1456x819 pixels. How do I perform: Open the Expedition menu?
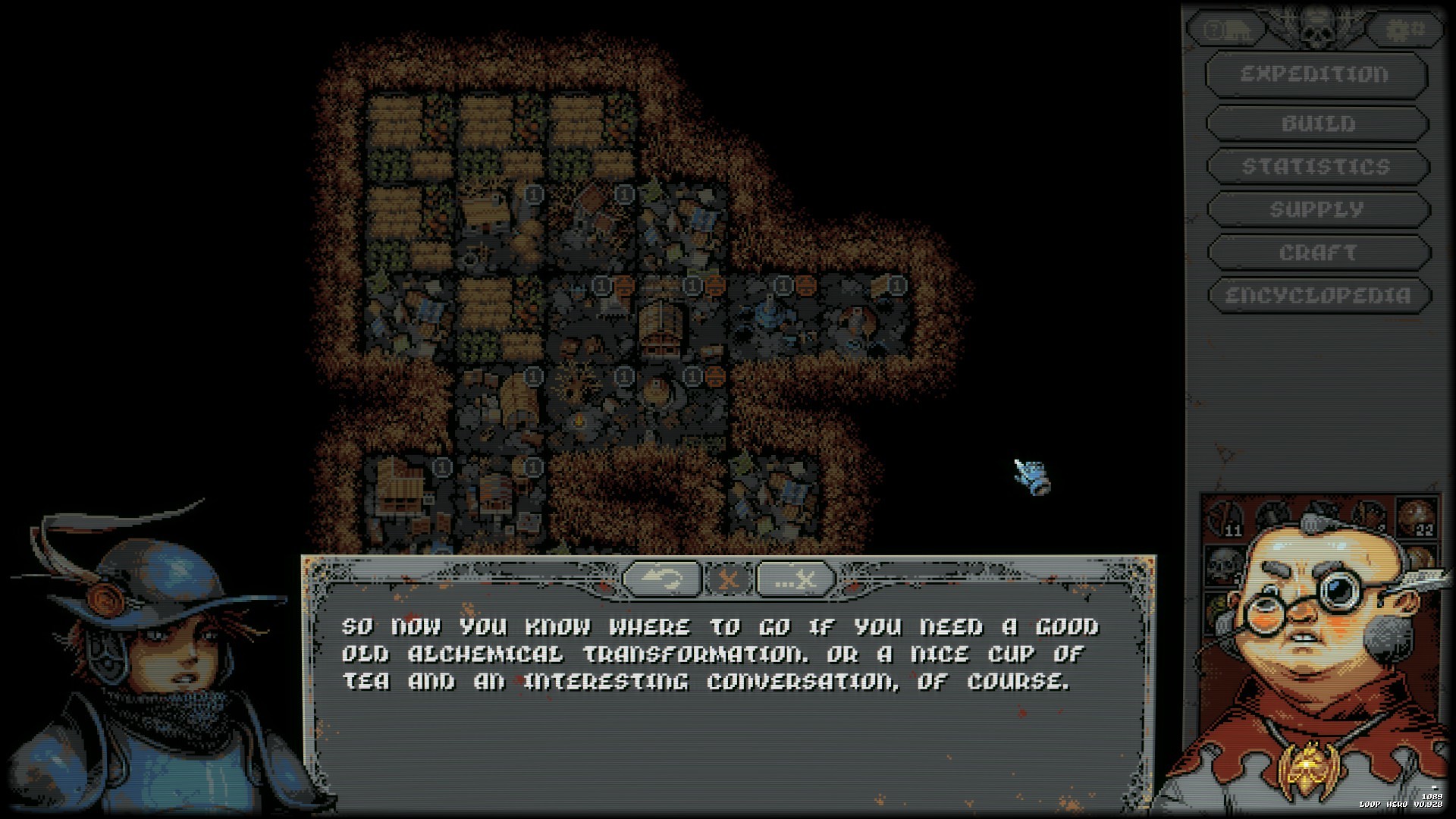click(1316, 74)
